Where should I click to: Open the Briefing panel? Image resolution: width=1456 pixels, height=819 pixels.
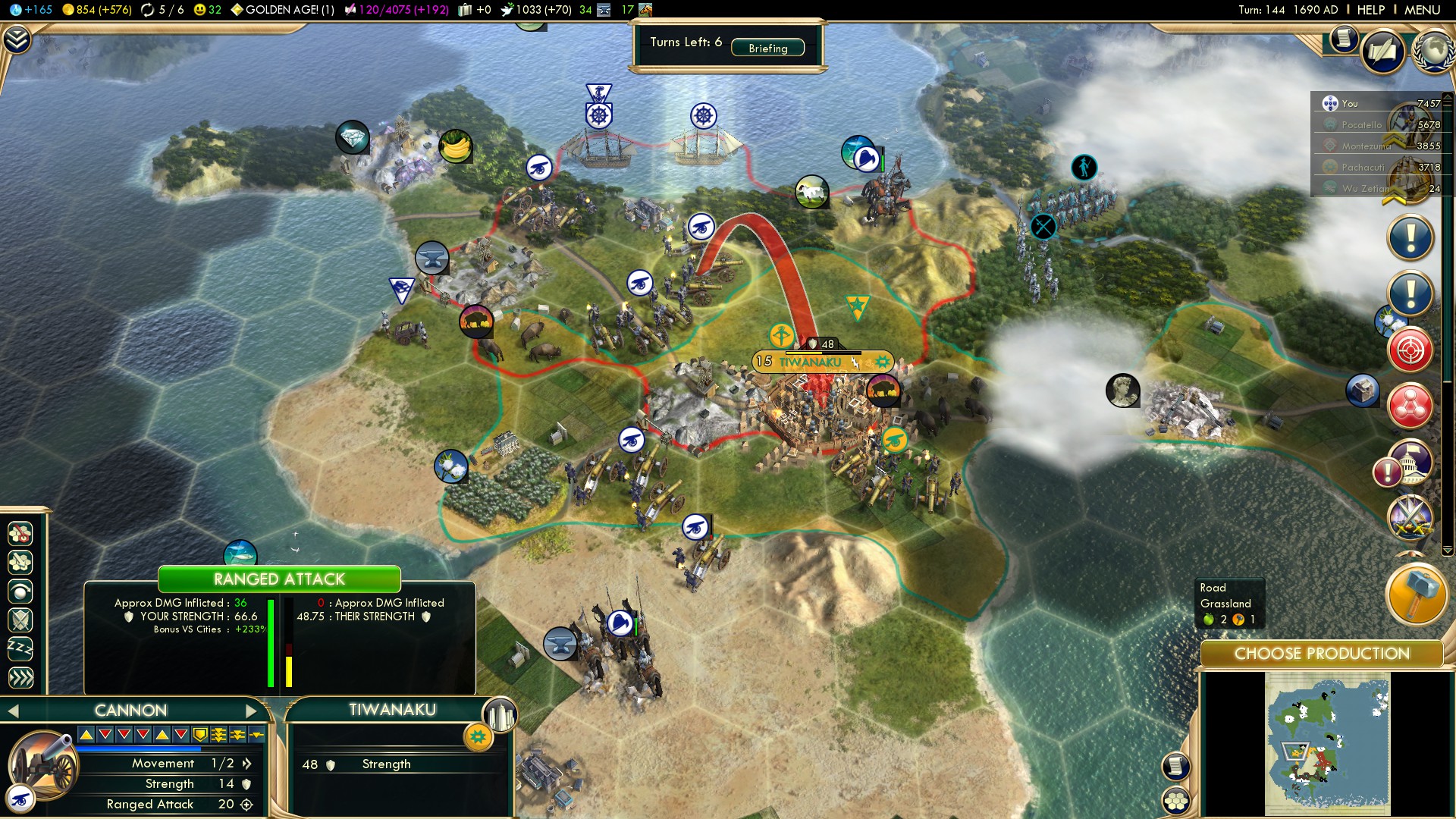(767, 48)
